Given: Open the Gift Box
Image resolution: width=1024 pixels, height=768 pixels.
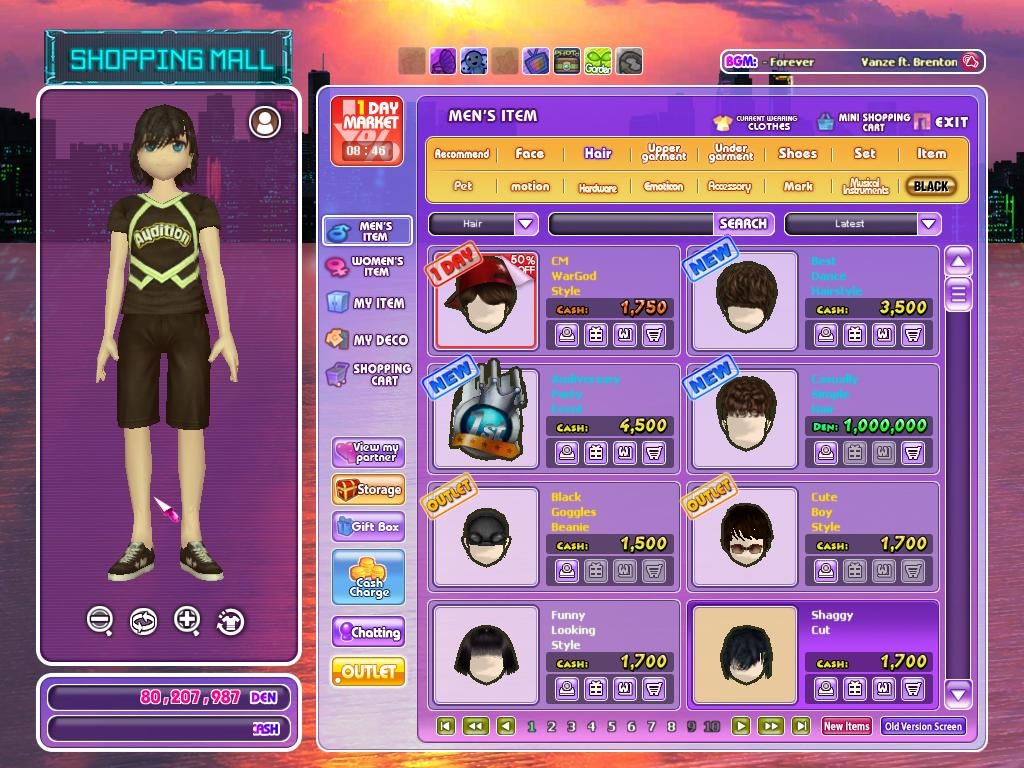Looking at the screenshot, I should [368, 526].
